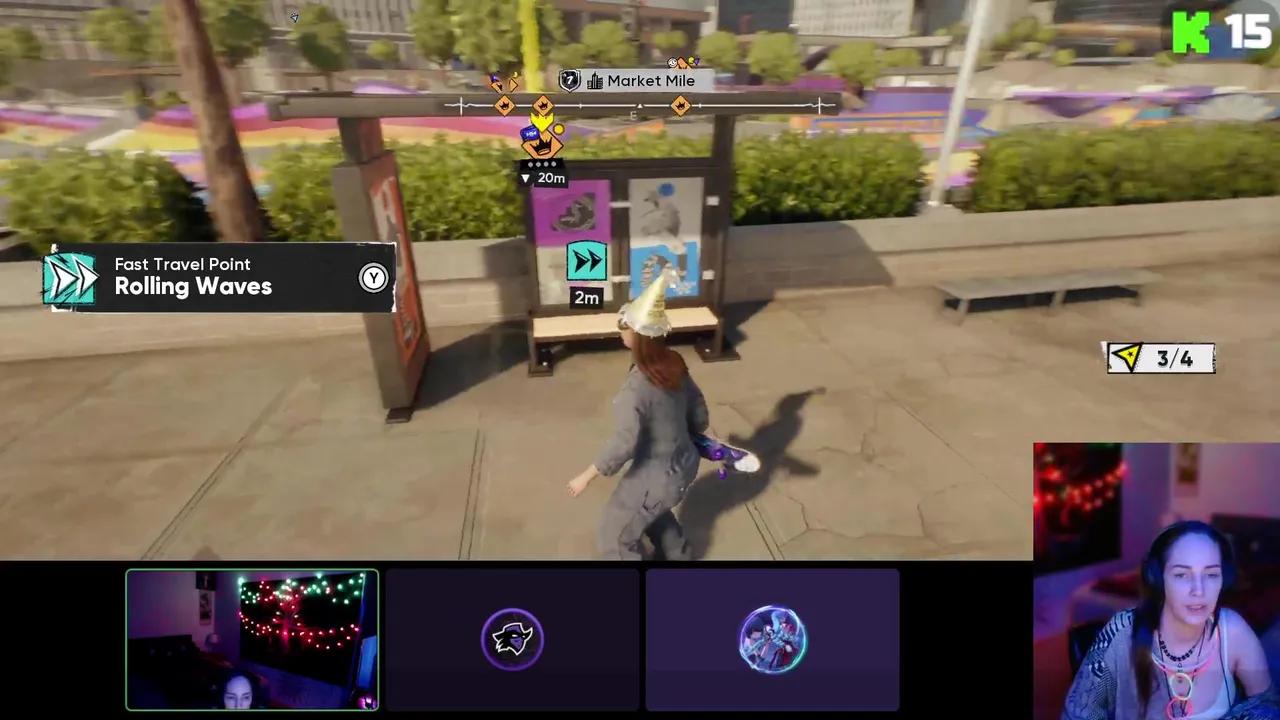Click the yellow crown waypoint marker
1280x720 pixels.
tap(541, 120)
